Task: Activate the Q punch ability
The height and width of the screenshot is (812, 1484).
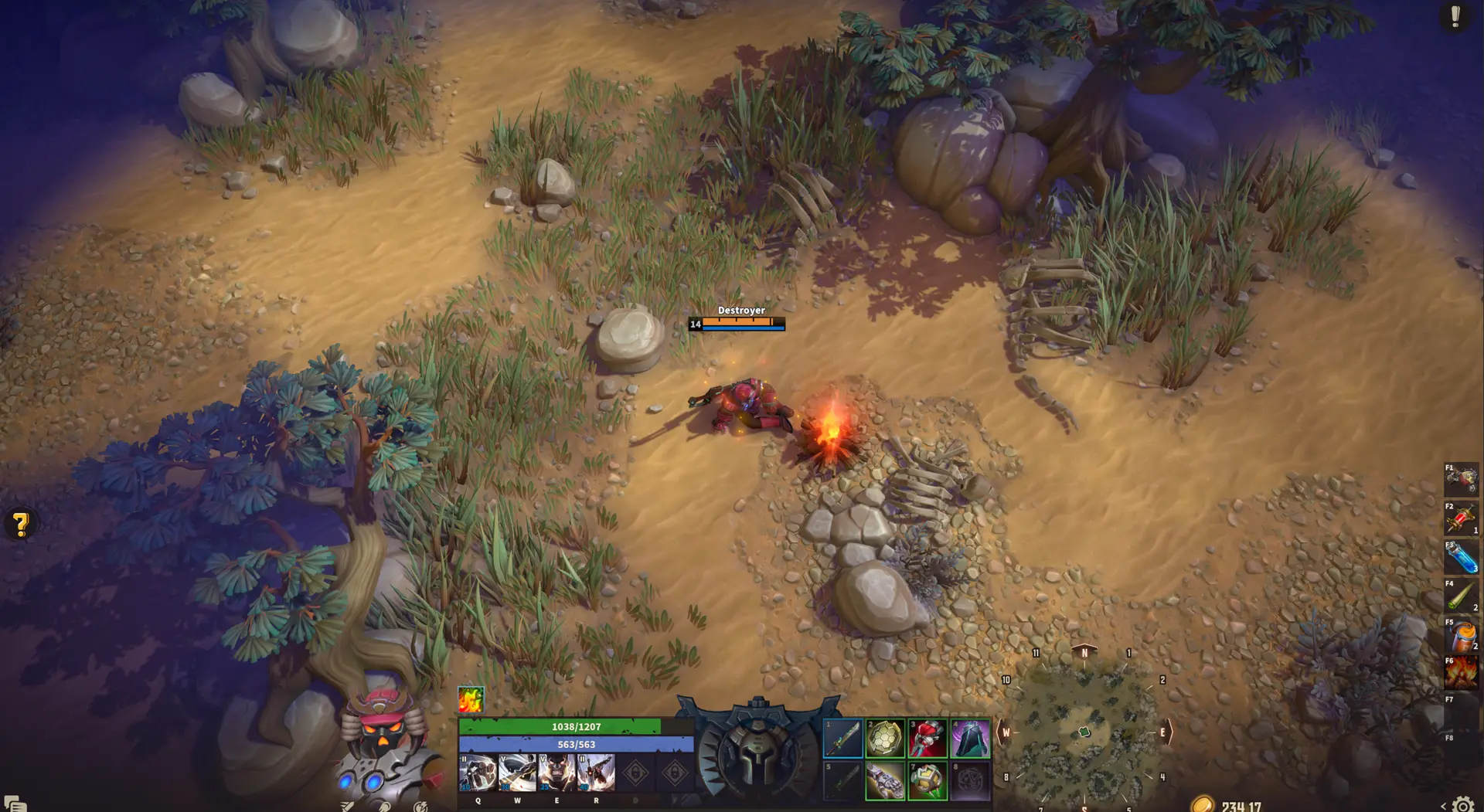Action: (x=478, y=773)
